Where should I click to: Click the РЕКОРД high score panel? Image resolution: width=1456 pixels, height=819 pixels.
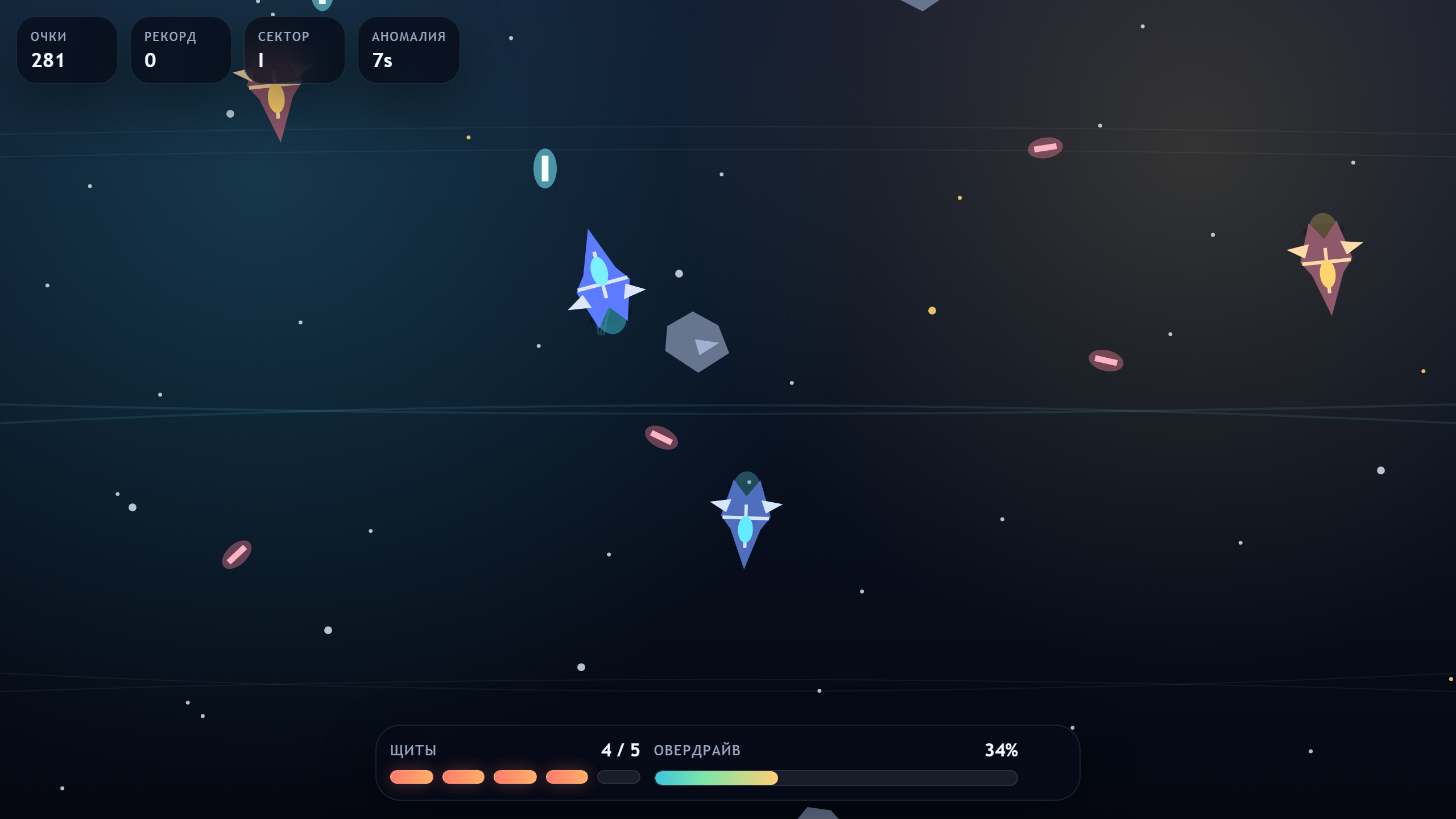click(x=180, y=49)
